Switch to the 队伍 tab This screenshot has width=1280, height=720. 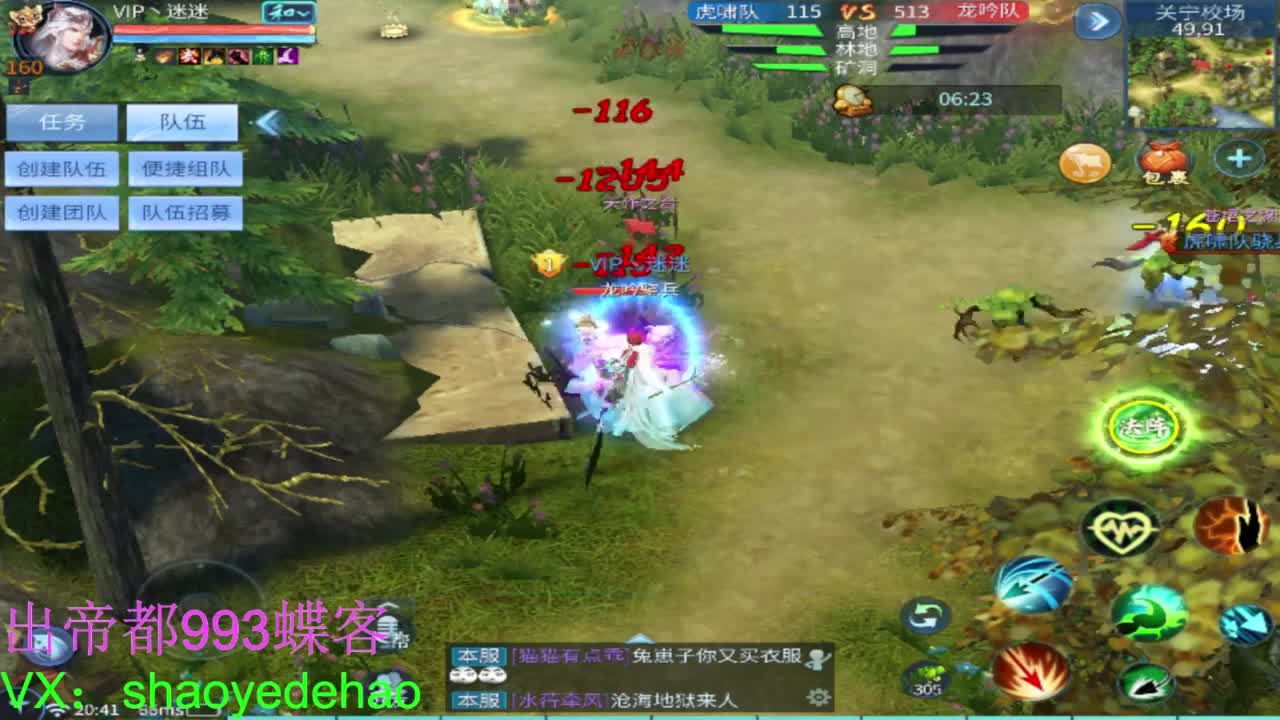click(x=183, y=123)
